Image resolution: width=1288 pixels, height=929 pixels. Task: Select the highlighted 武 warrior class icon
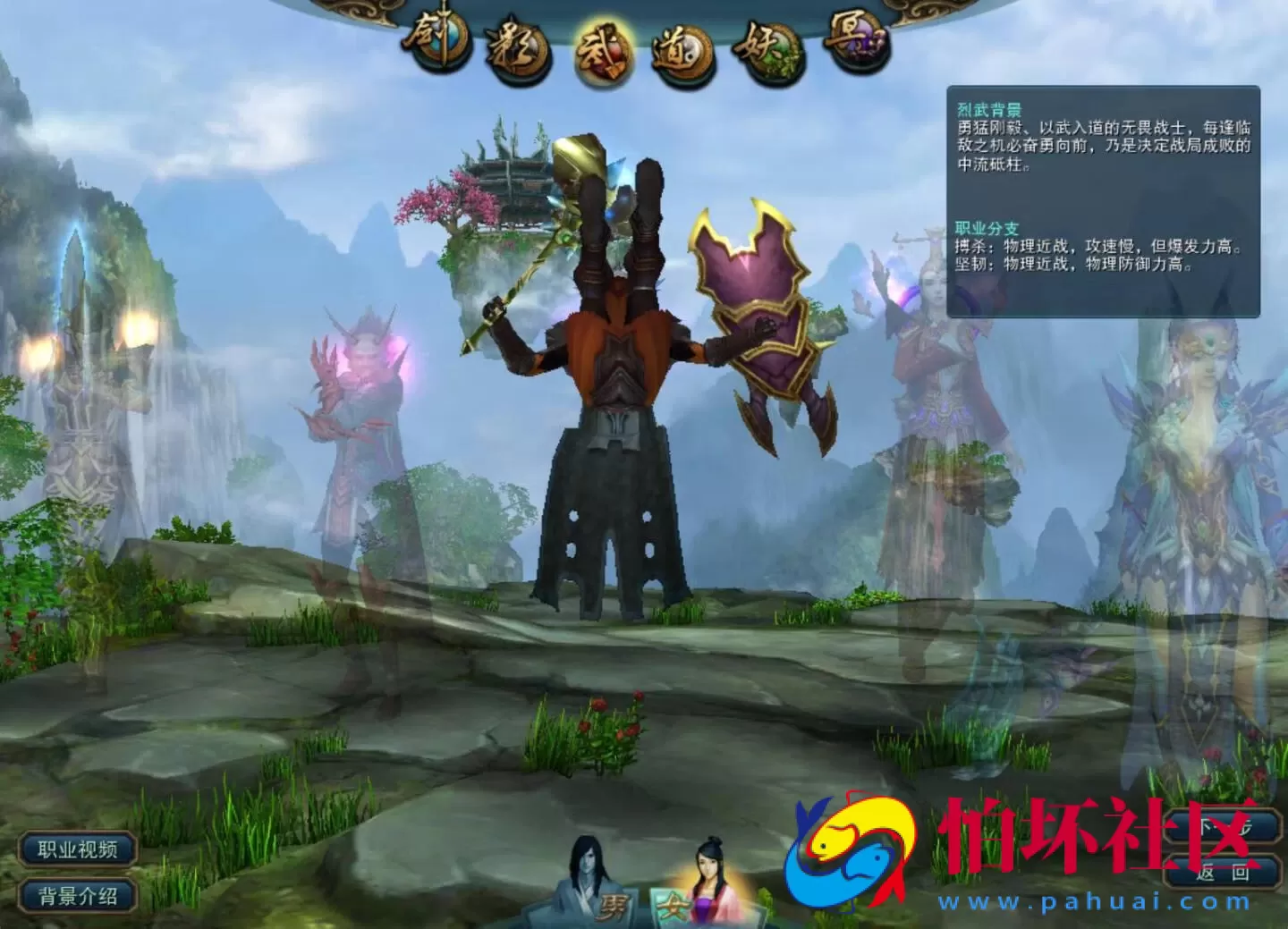click(x=602, y=54)
